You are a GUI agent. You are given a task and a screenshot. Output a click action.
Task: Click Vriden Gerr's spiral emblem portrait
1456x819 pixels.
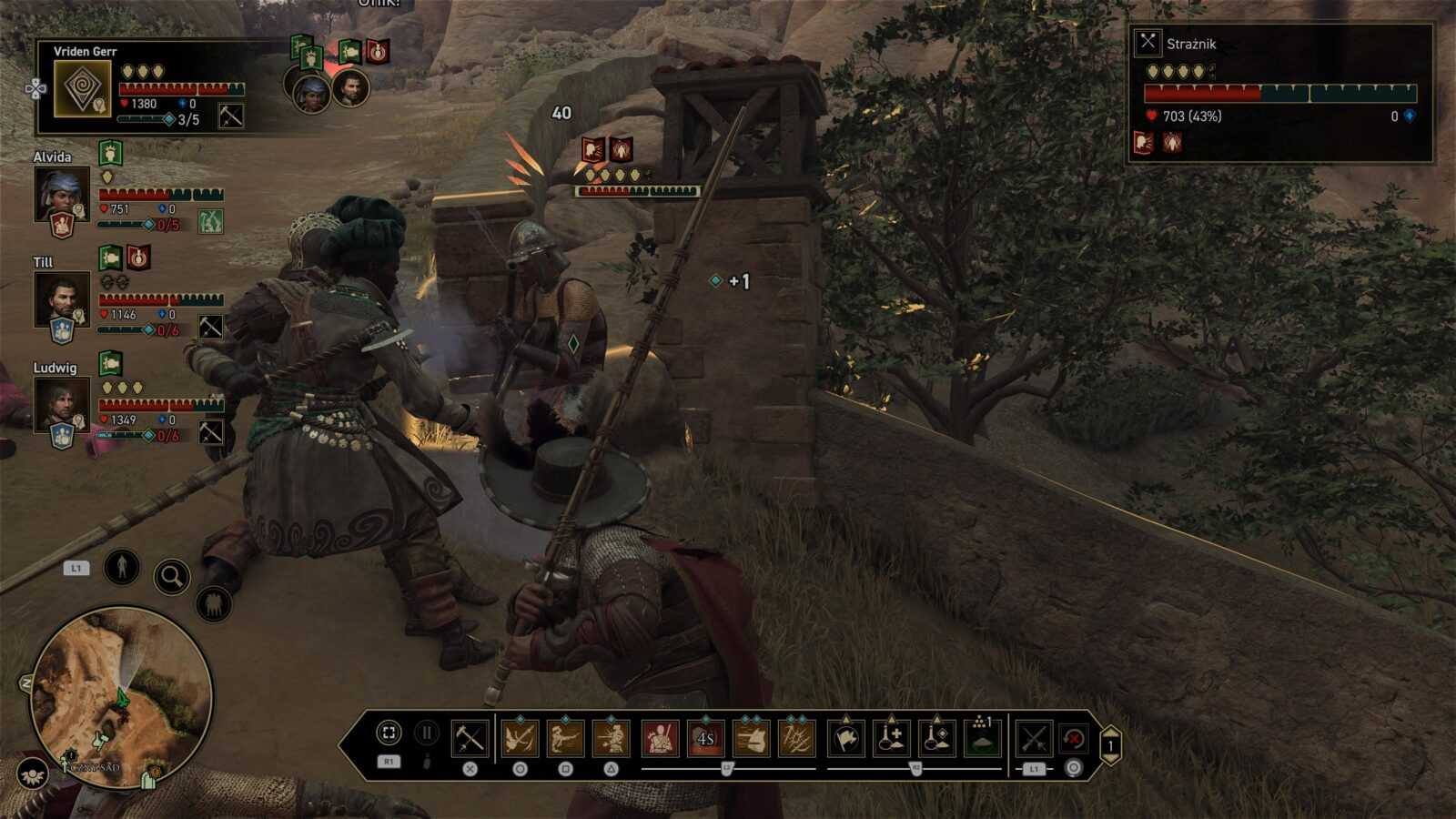(83, 89)
